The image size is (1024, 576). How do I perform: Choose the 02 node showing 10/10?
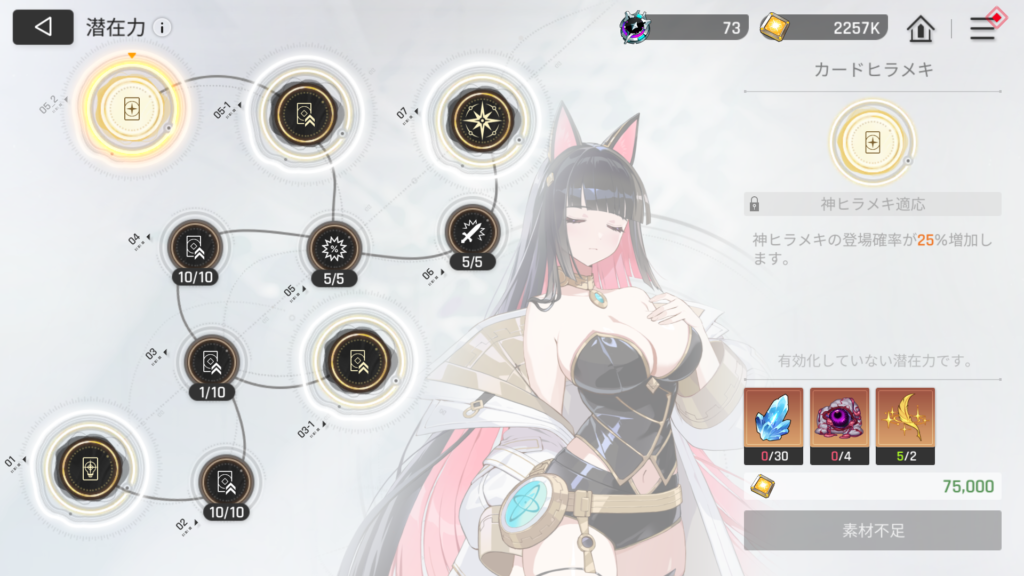point(226,481)
